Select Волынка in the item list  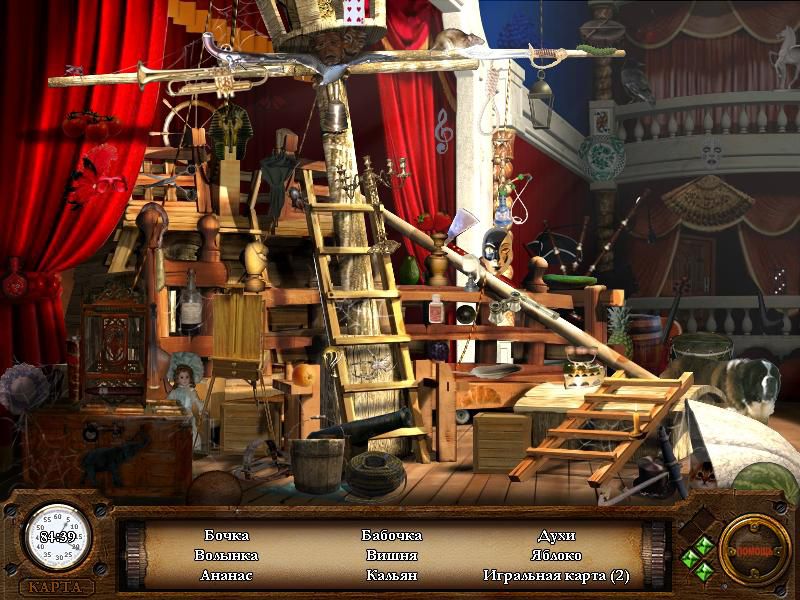pyautogui.click(x=226, y=555)
